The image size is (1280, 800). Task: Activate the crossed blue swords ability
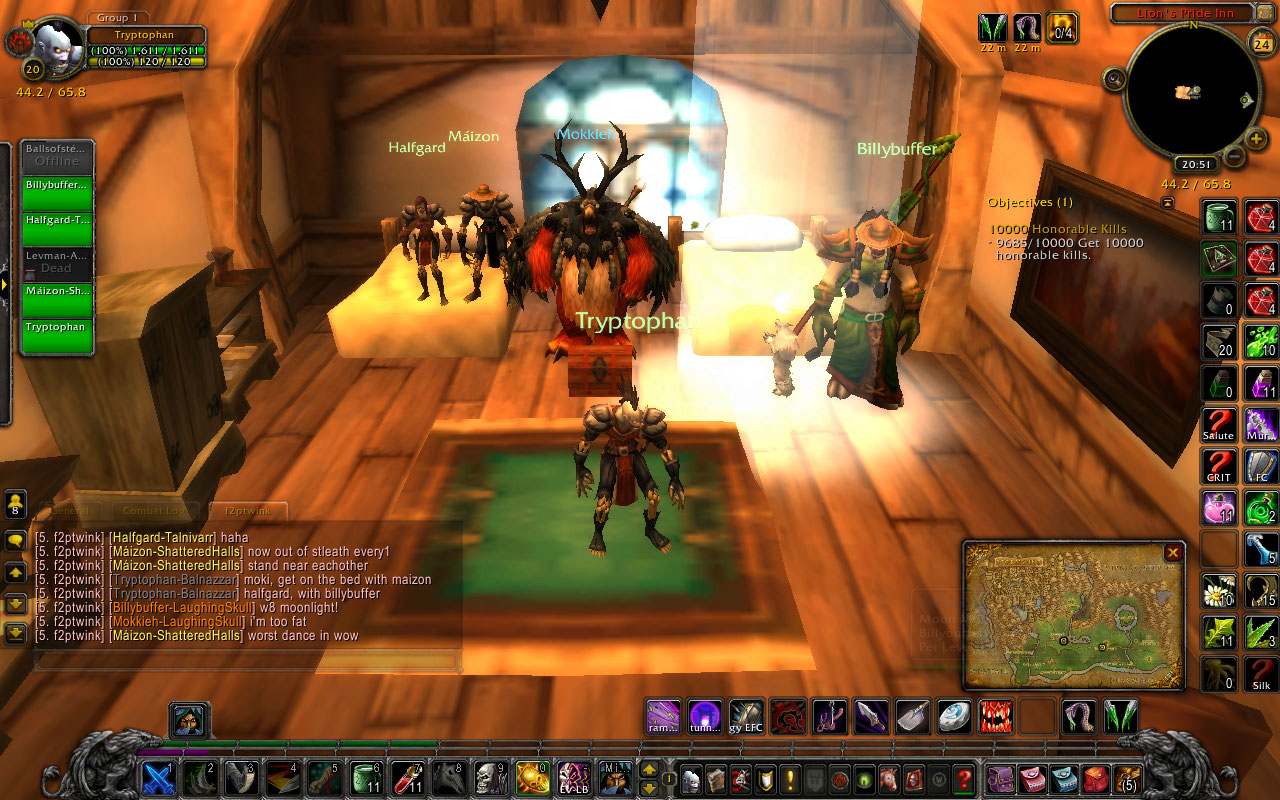(x=159, y=778)
